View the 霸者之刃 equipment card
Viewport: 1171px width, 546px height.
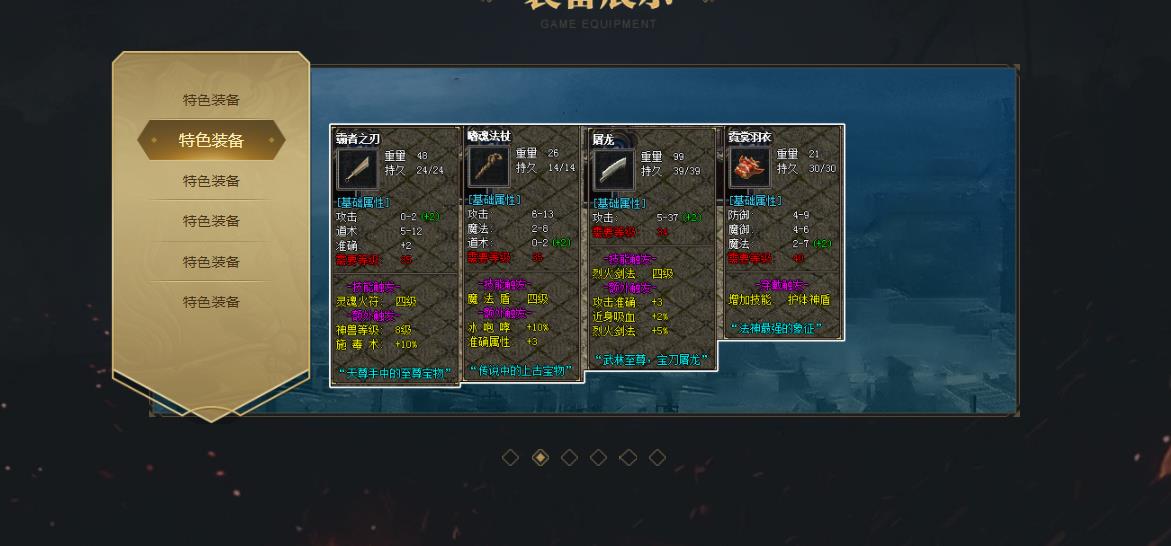click(x=395, y=255)
